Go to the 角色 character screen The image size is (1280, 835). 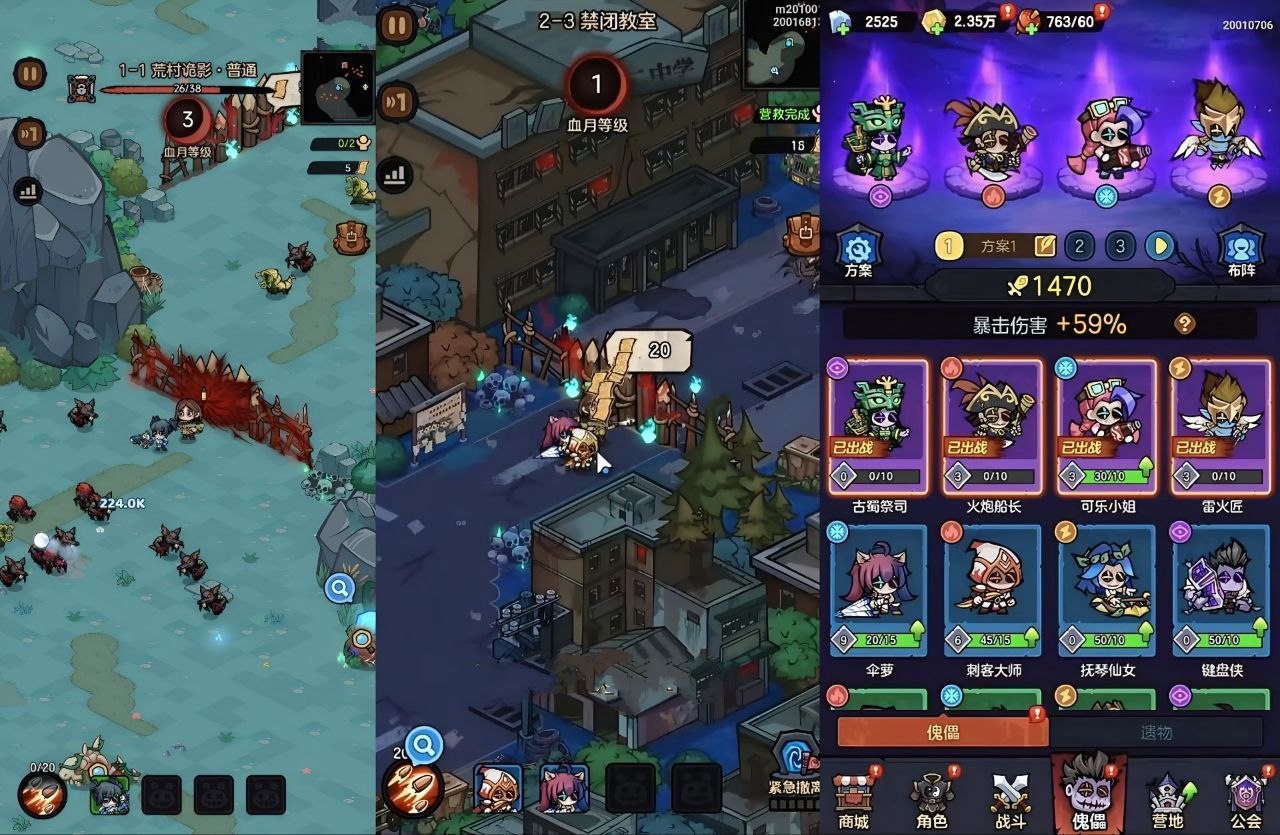931,800
